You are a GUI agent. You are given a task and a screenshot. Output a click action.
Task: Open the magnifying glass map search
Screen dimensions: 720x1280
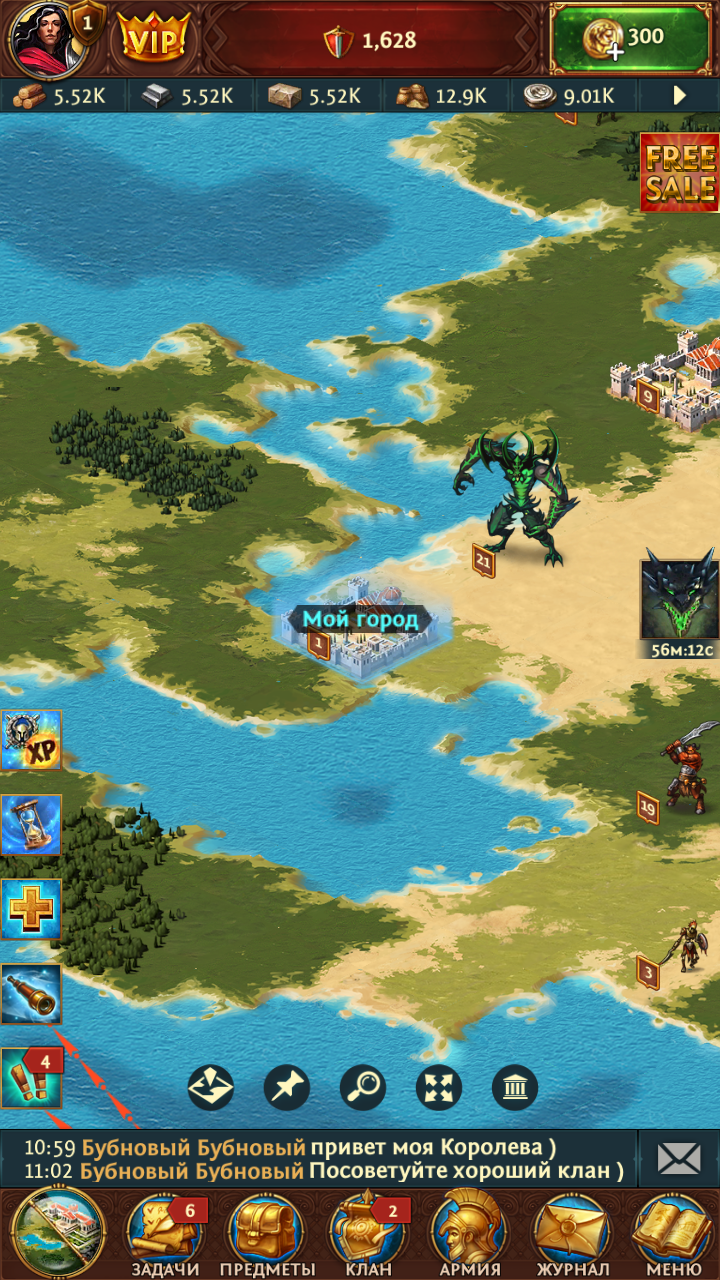[363, 1087]
